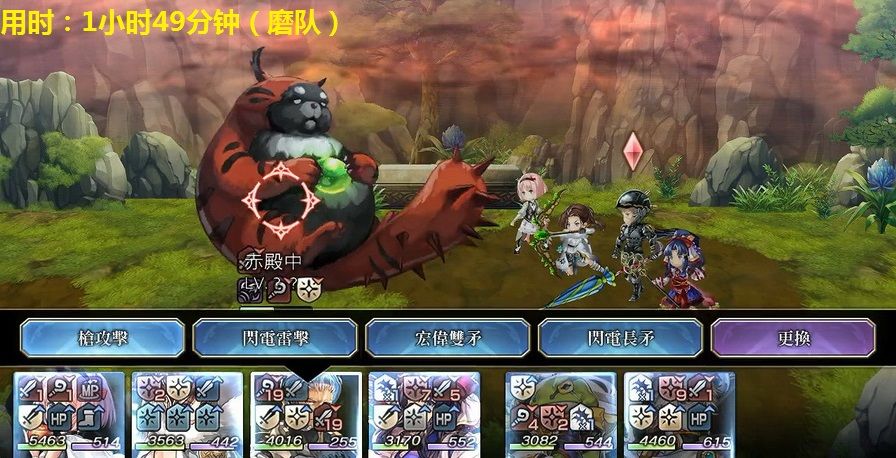Select the party card with 3563 HP

click(x=188, y=414)
